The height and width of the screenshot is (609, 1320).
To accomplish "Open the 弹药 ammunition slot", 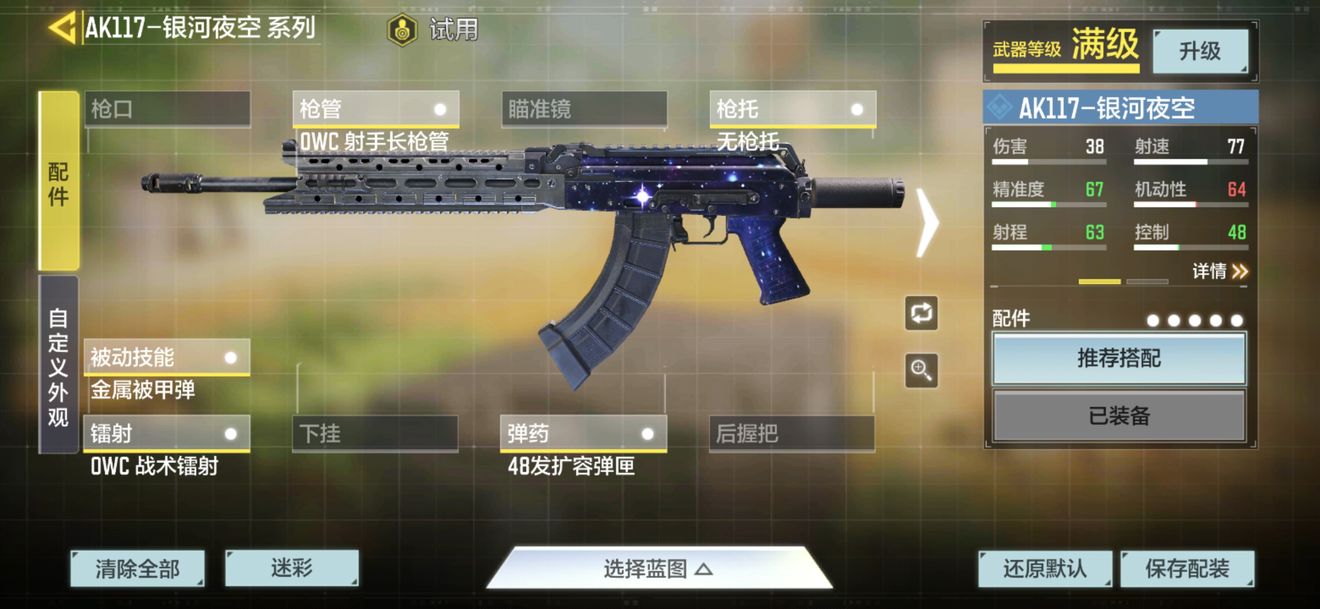I will [584, 434].
